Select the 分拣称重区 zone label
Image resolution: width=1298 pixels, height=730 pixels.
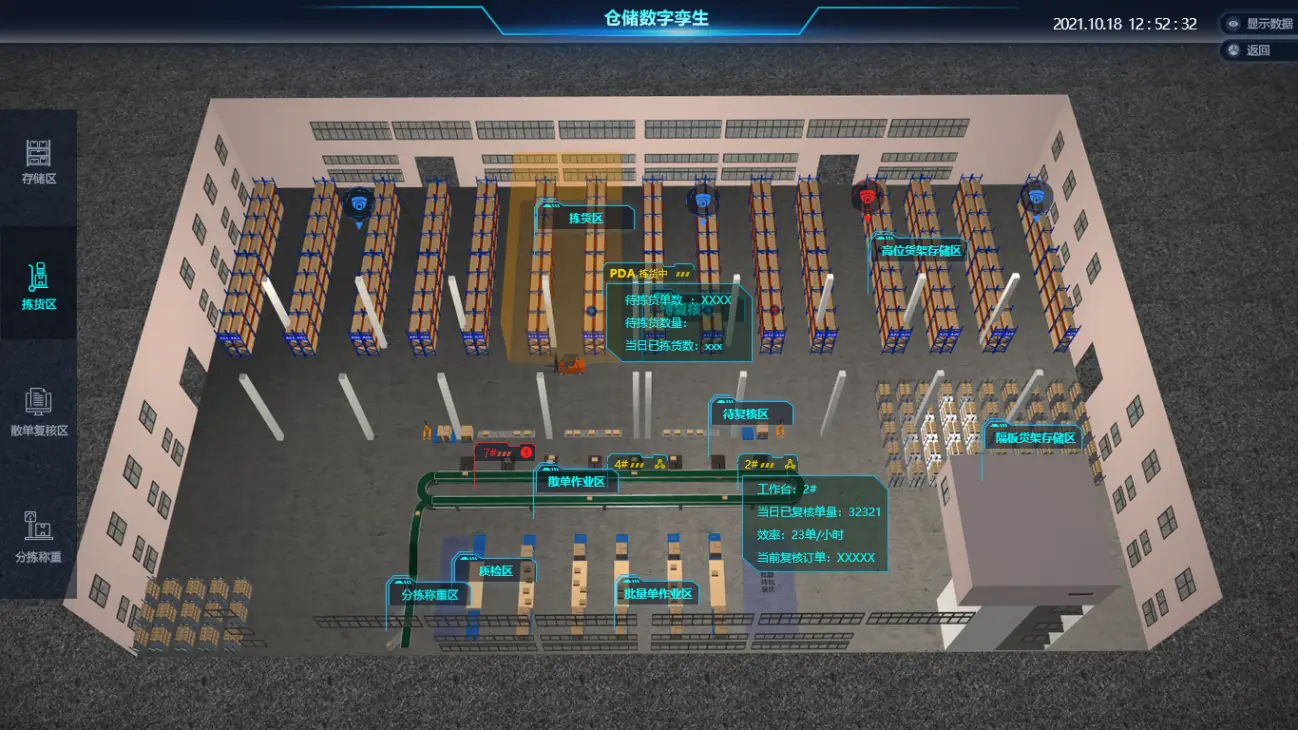pos(429,594)
